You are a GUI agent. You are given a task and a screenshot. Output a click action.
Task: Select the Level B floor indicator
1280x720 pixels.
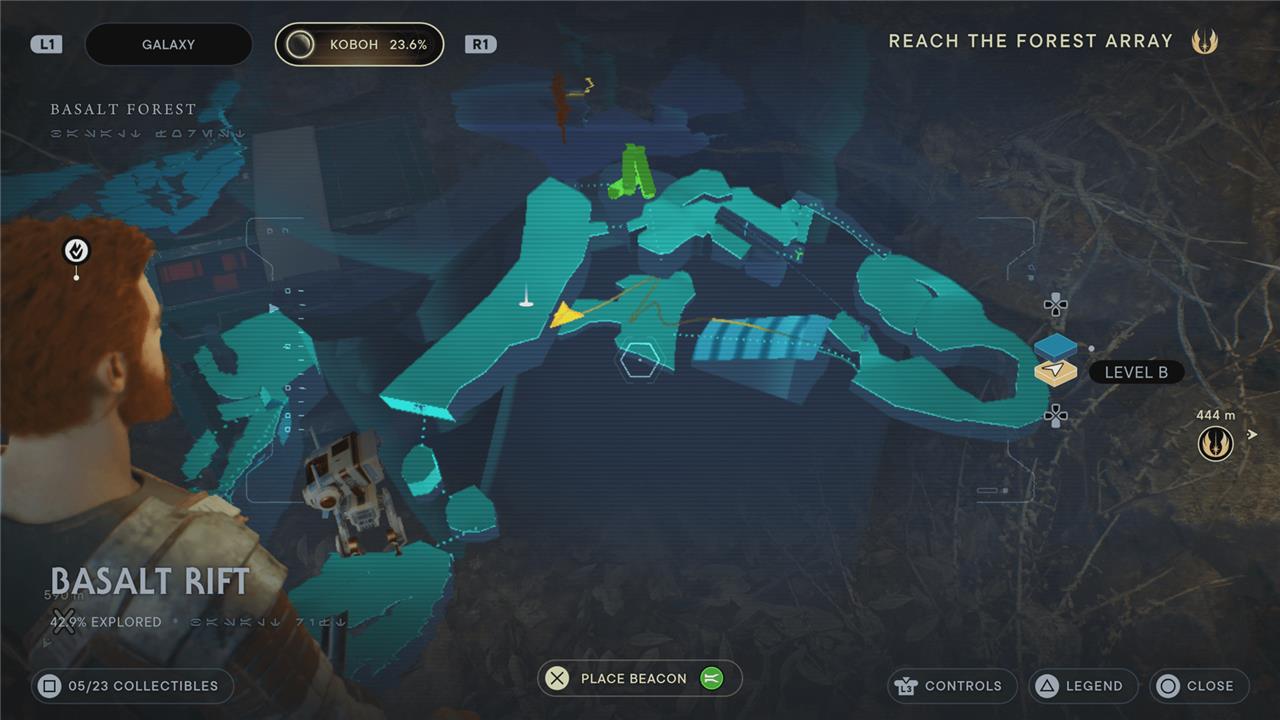coord(1135,373)
